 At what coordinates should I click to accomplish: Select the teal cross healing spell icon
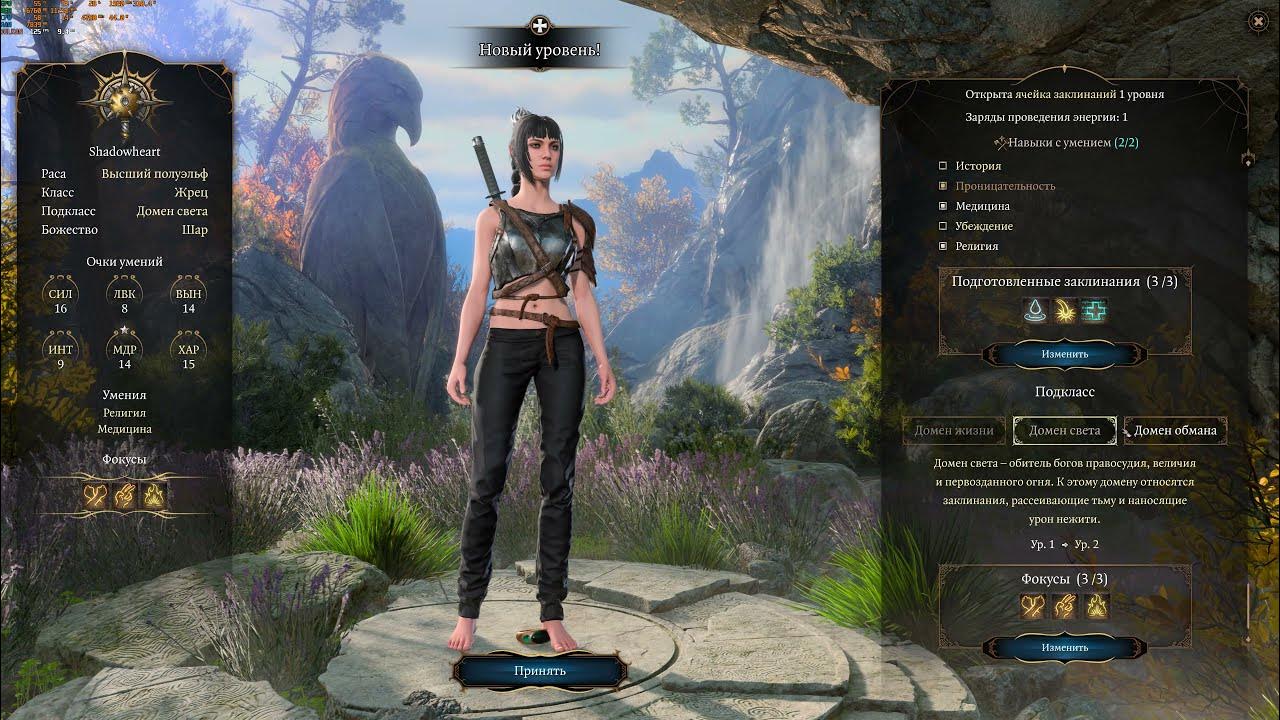tap(1094, 310)
